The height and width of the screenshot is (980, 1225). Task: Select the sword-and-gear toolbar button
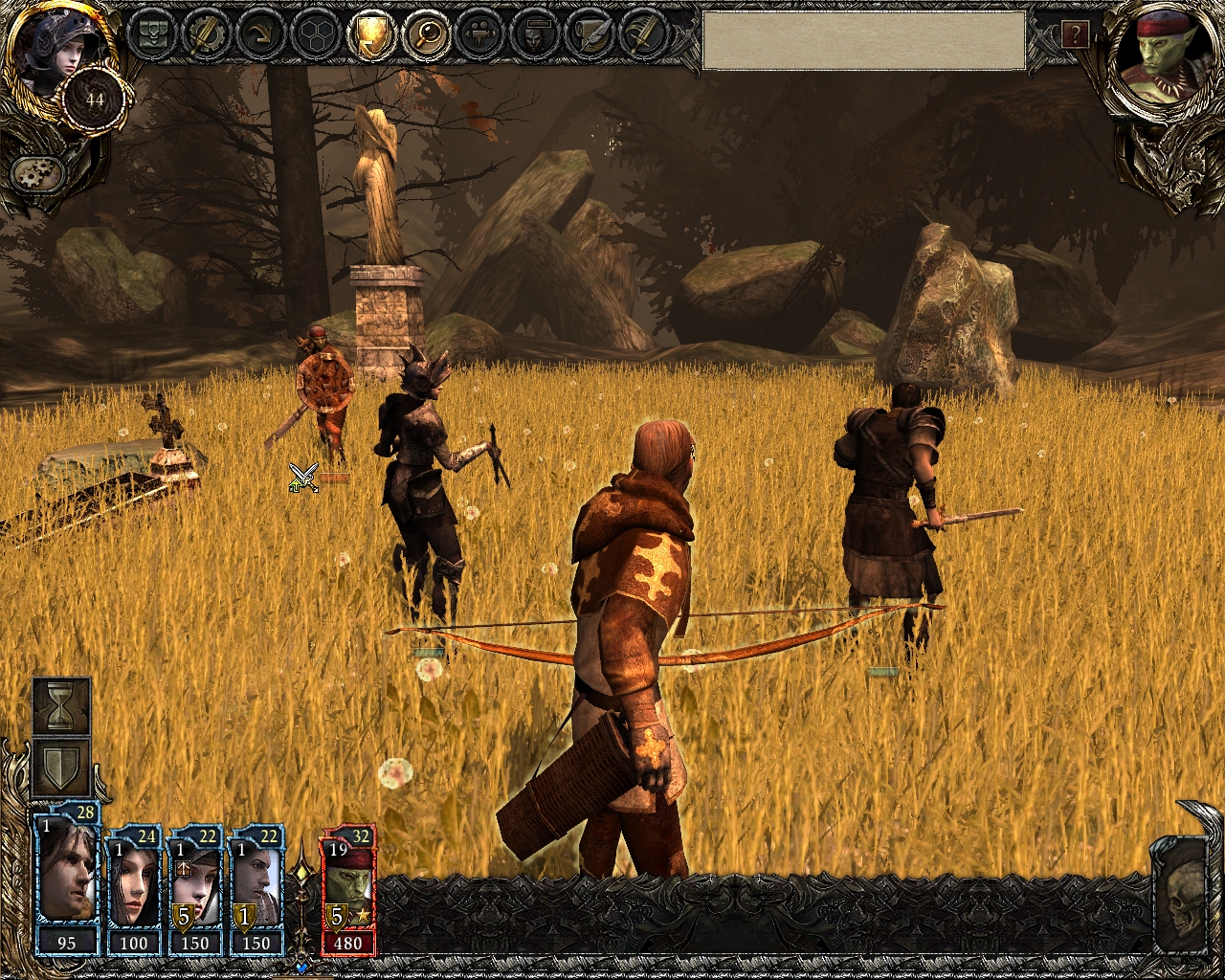coord(205,35)
